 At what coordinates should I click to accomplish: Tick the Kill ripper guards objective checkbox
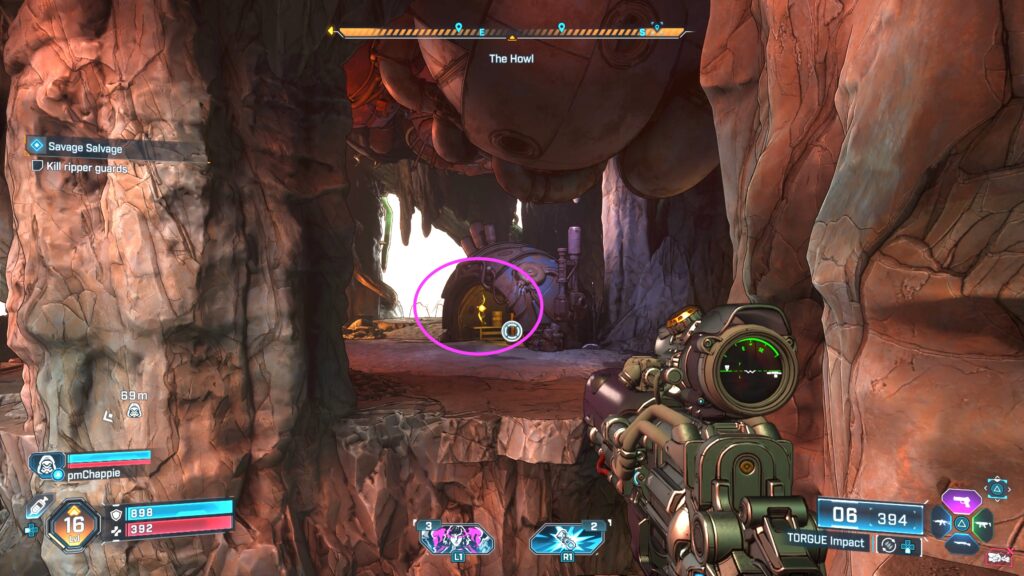[38, 167]
